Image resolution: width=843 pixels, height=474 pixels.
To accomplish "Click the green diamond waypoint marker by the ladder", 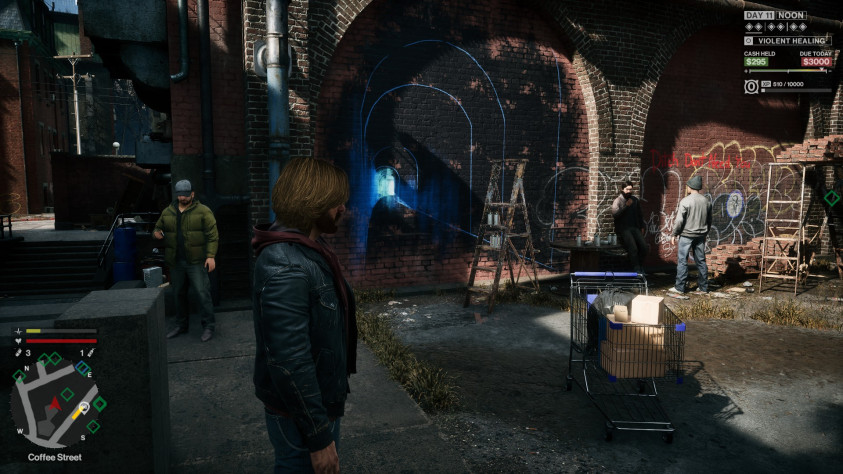I will click(x=831, y=198).
